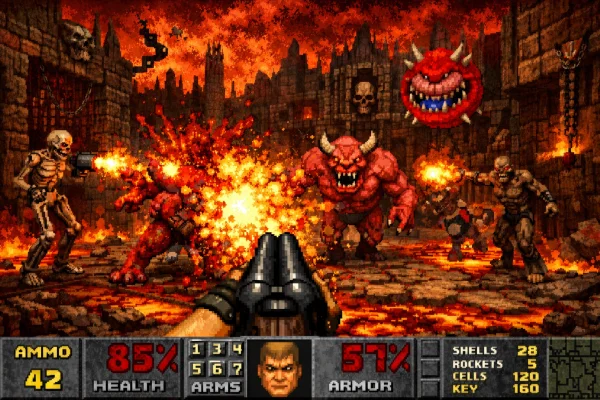Select weapon slot 1 in ARMS
Viewport: 600px width, 400px height.
coord(198,349)
